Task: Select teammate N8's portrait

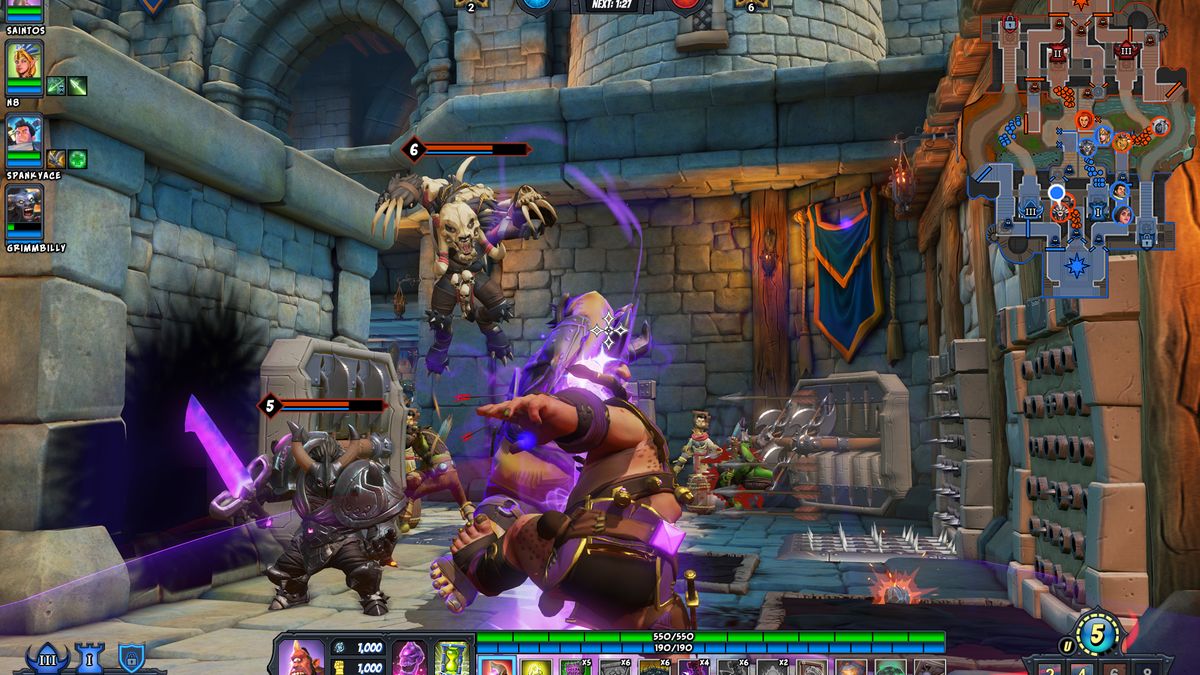Action: click(24, 63)
